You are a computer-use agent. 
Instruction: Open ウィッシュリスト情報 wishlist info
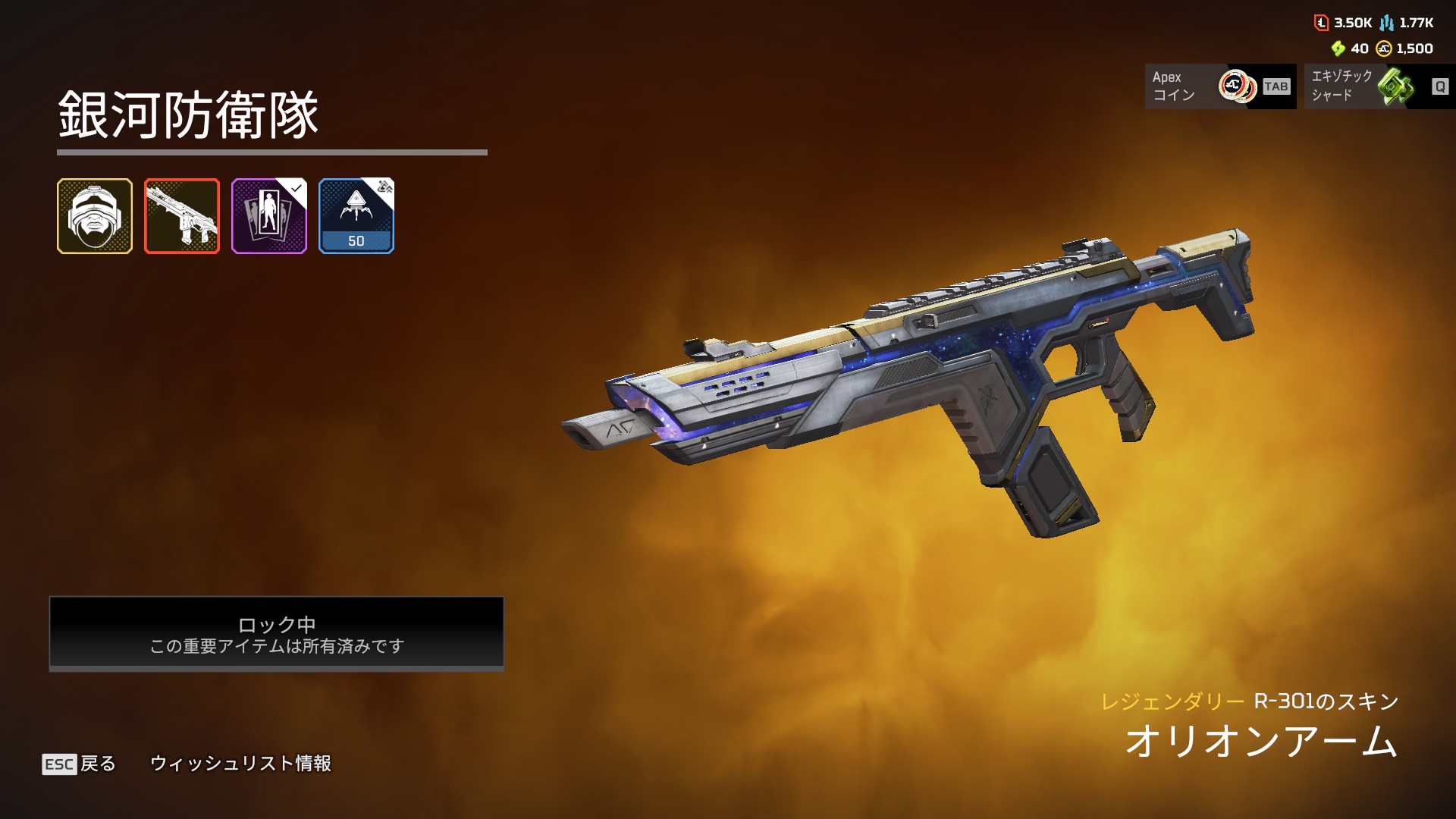coord(240,764)
